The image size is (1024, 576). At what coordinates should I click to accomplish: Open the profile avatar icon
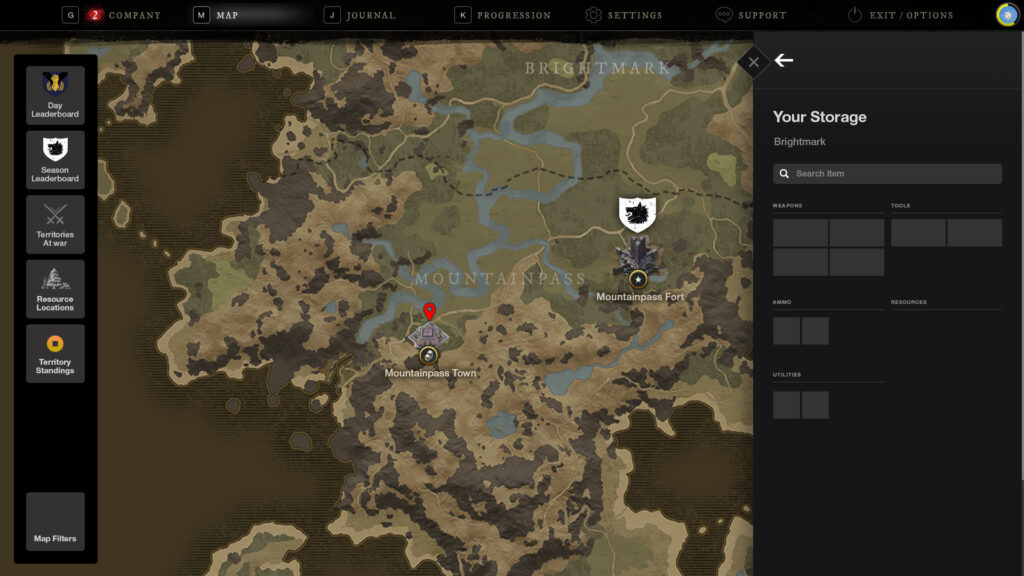[1007, 15]
